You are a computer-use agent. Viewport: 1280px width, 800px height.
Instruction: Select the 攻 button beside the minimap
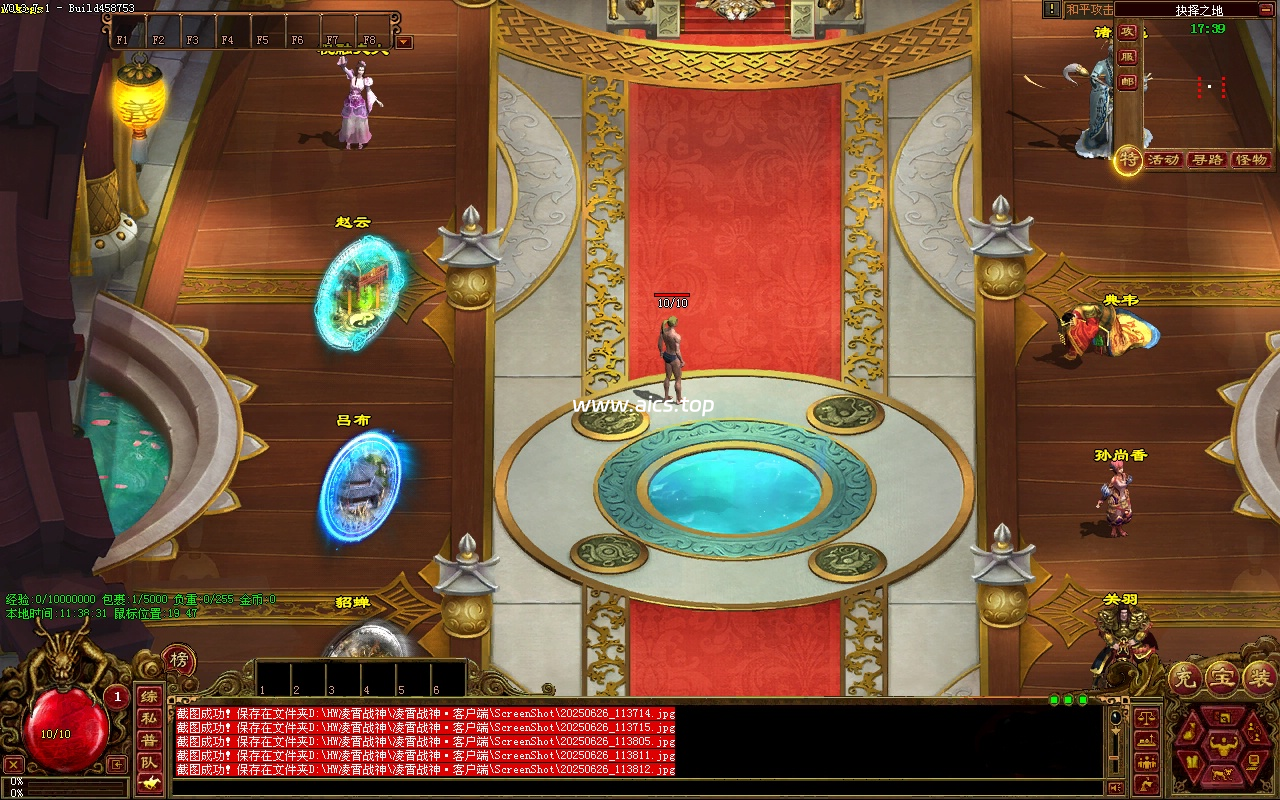[1128, 31]
